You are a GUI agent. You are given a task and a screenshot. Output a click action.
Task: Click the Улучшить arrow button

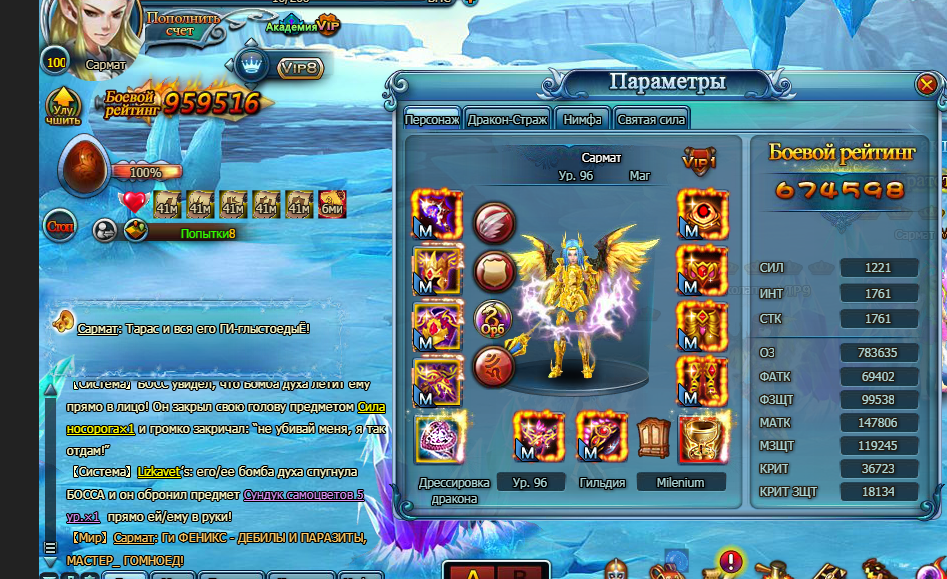pos(63,109)
